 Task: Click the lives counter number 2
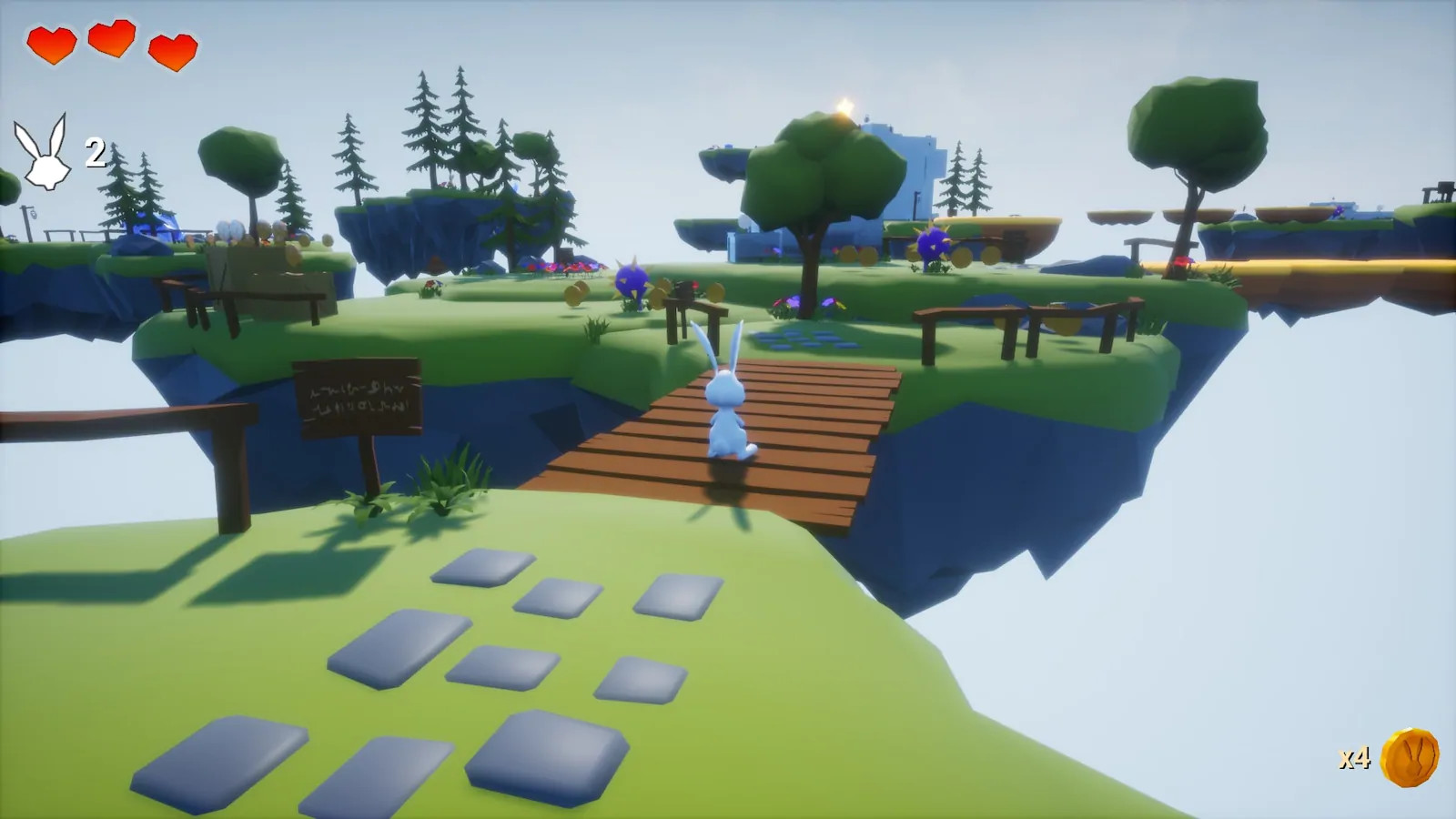coord(94,151)
